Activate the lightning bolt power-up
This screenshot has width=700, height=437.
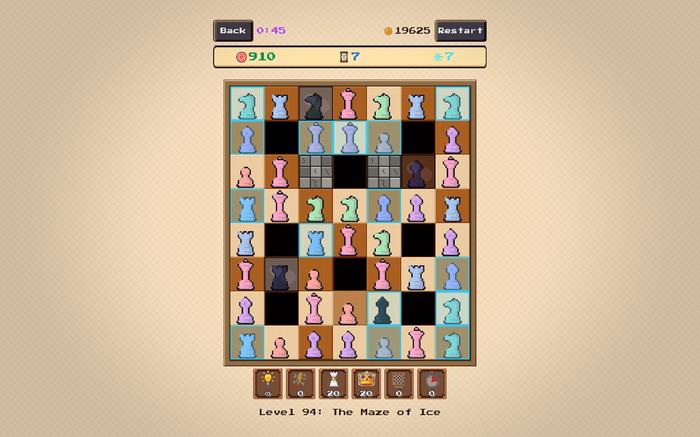pos(300,384)
